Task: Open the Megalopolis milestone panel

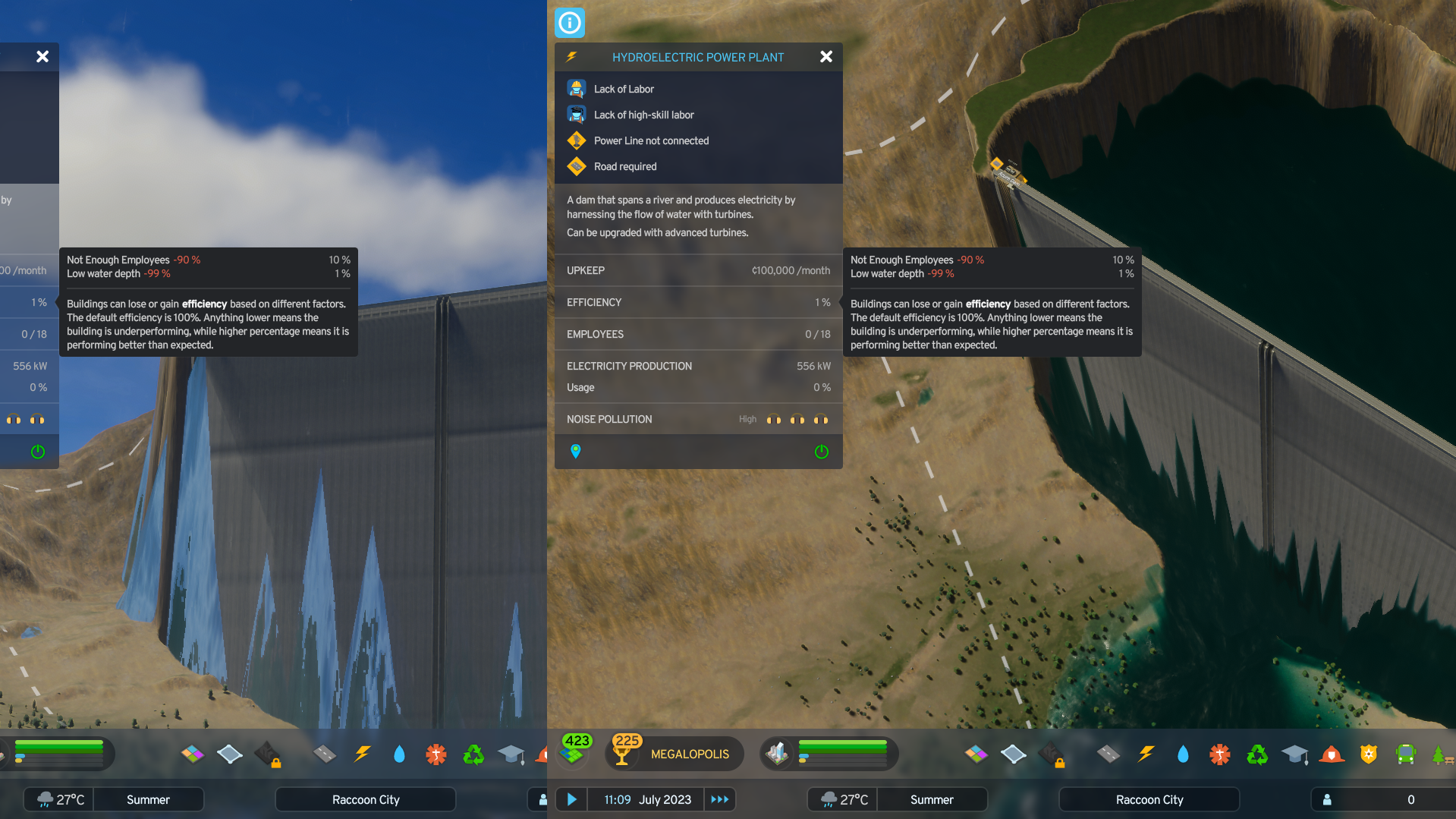Action: [674, 753]
